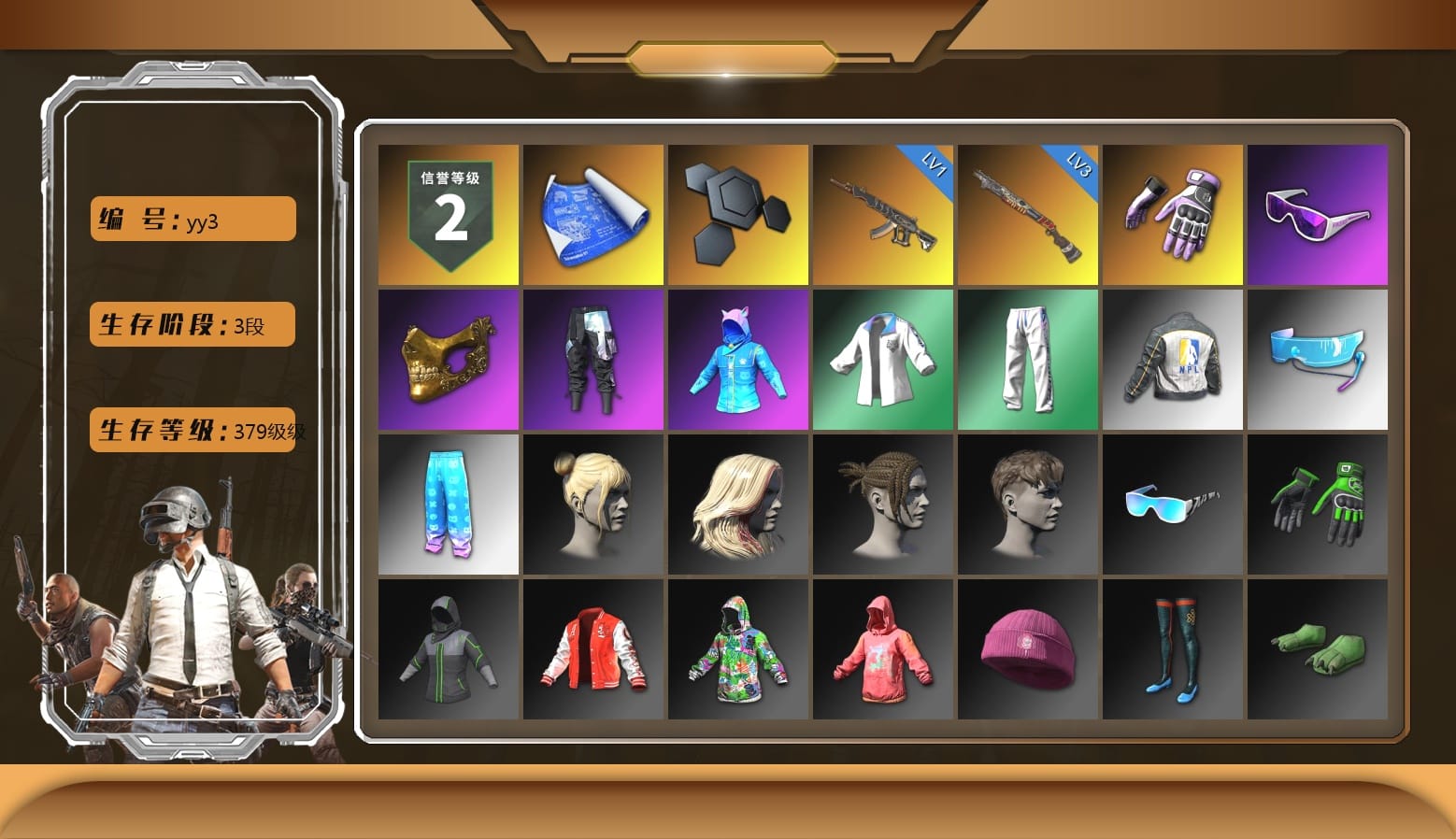Image resolution: width=1456 pixels, height=839 pixels.
Task: Open the purple sunglasses item
Action: click(x=1318, y=213)
